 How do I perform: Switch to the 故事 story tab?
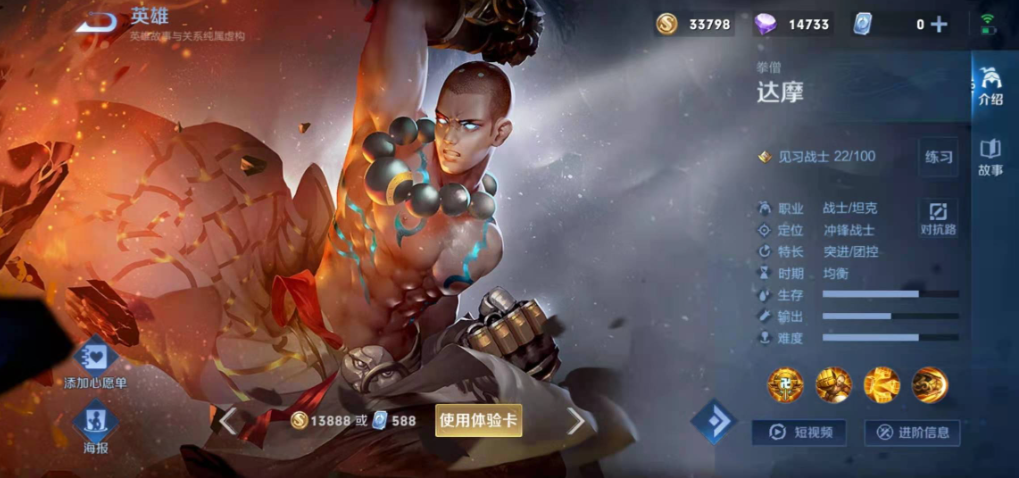(x=990, y=157)
